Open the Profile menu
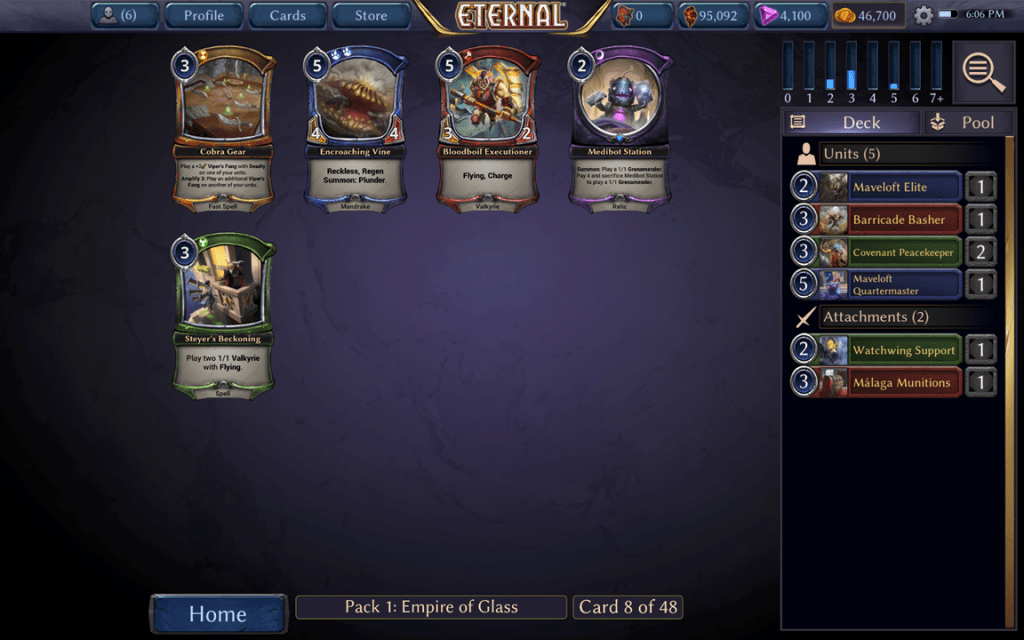Image resolution: width=1024 pixels, height=640 pixels. click(203, 15)
